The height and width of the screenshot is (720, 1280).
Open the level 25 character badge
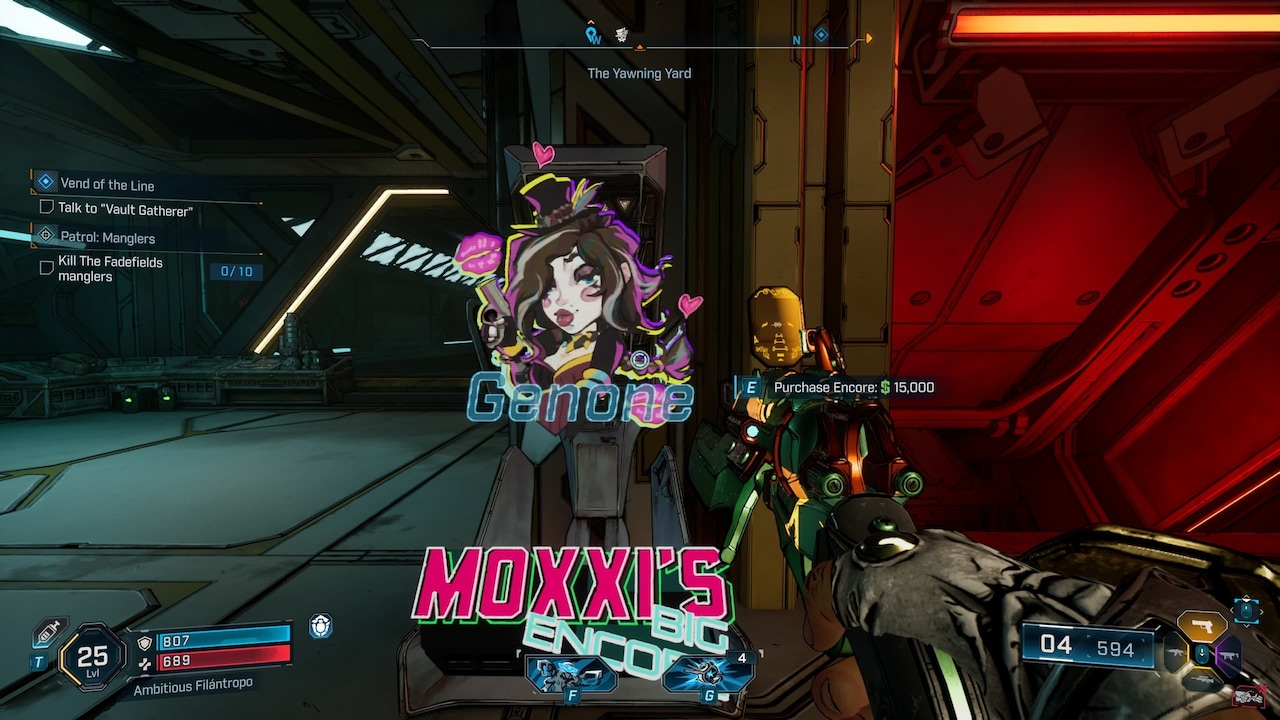92,657
